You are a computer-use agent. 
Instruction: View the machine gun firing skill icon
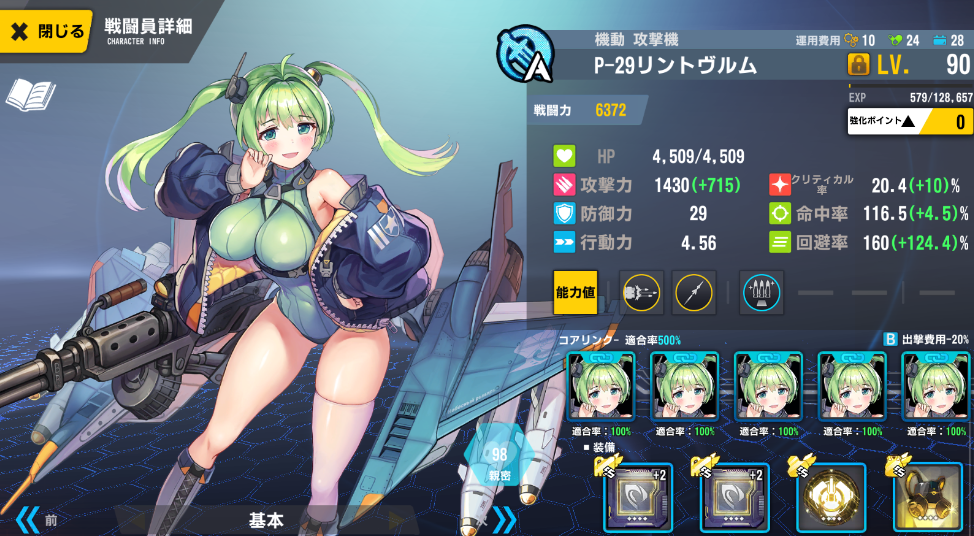tap(640, 291)
